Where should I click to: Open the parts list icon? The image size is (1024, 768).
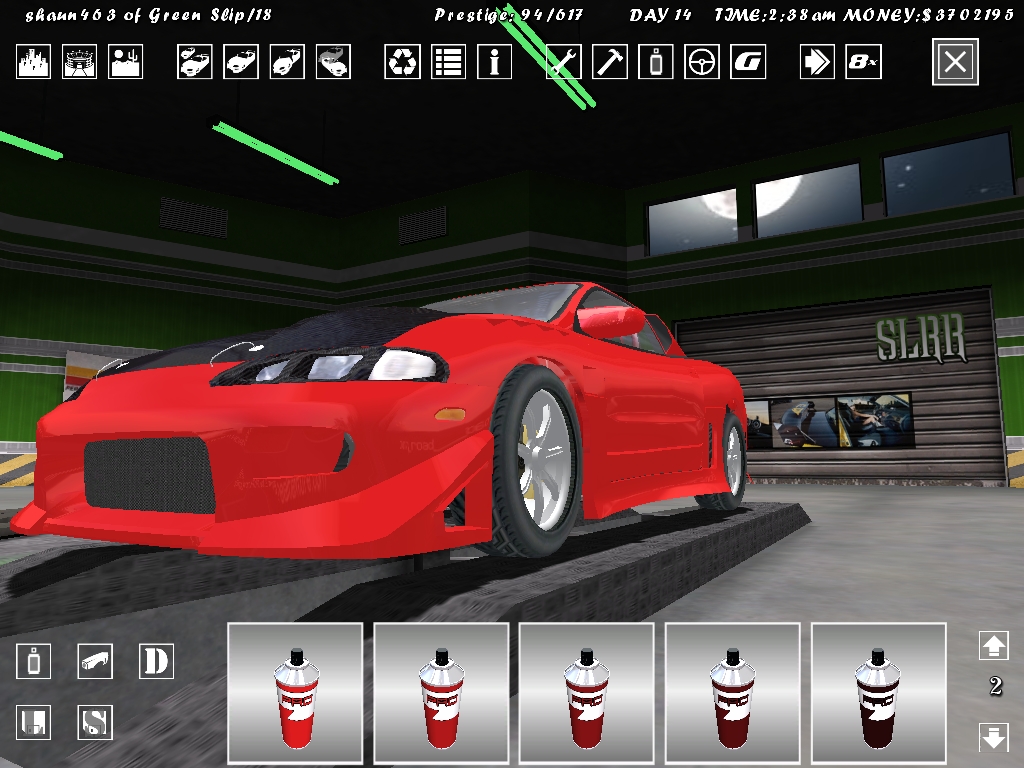tap(448, 62)
